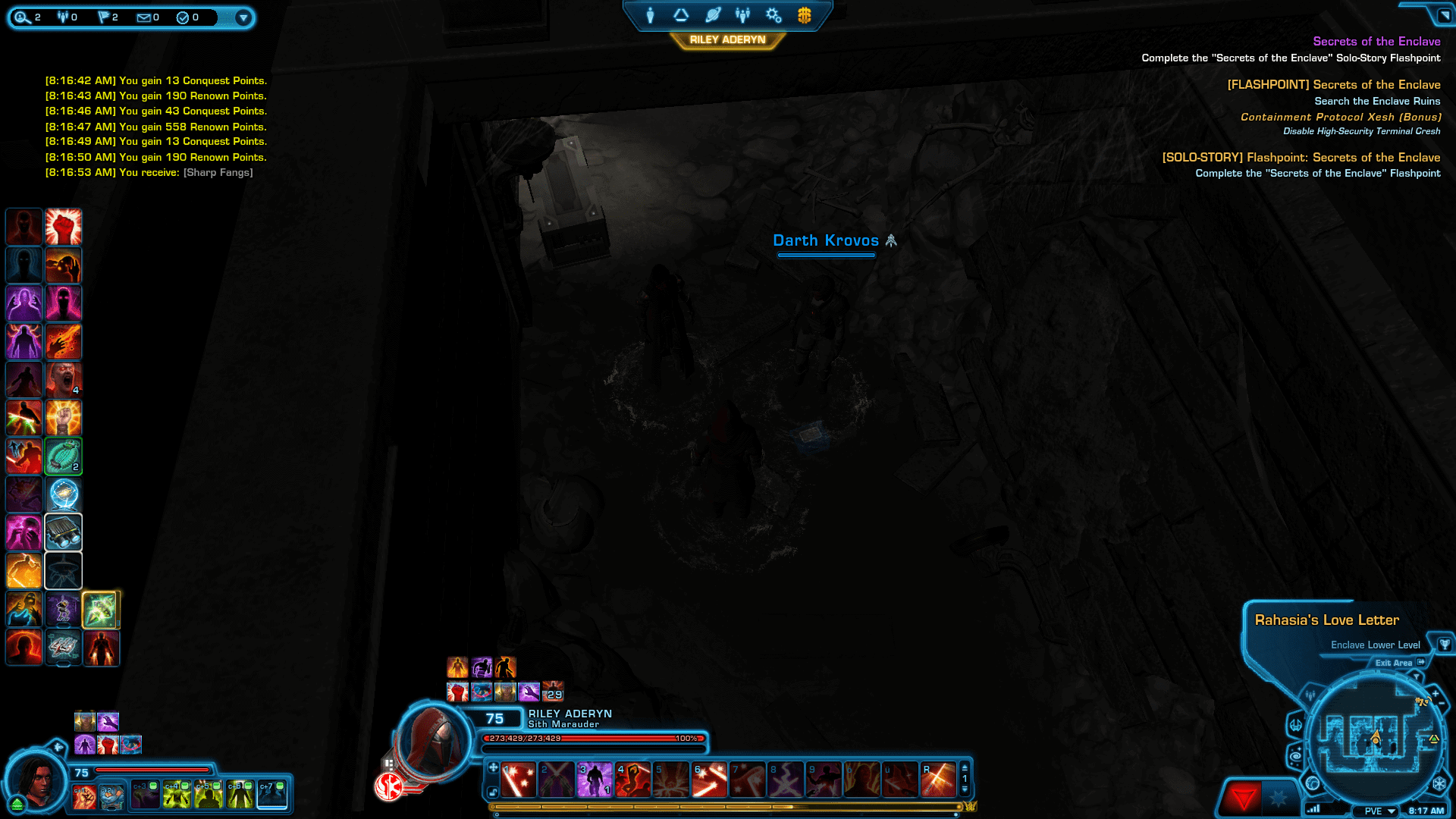1456x819 pixels.
Task: Open Group Finder from the menu bar
Action: pyautogui.click(x=743, y=15)
